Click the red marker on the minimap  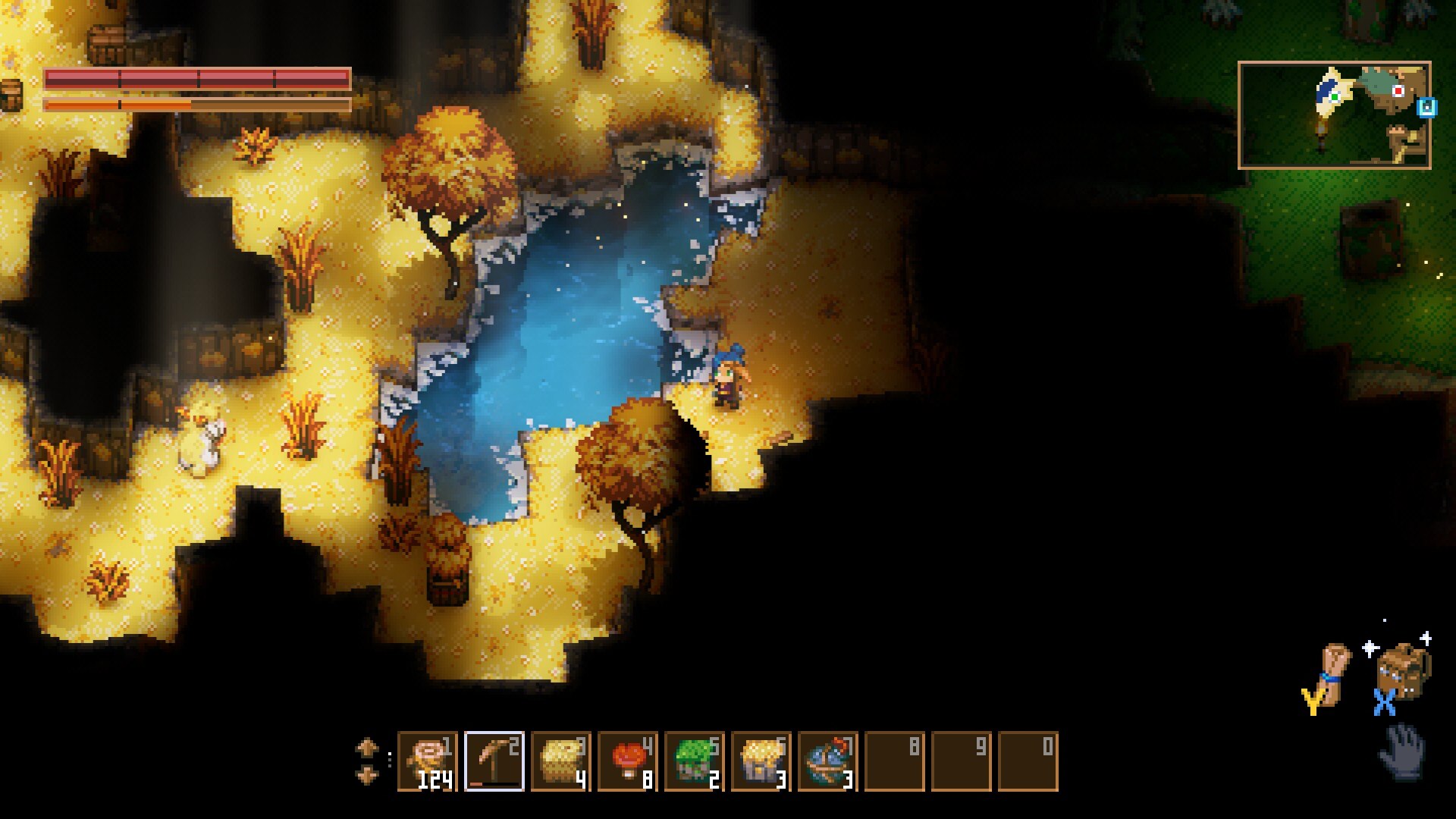1398,91
